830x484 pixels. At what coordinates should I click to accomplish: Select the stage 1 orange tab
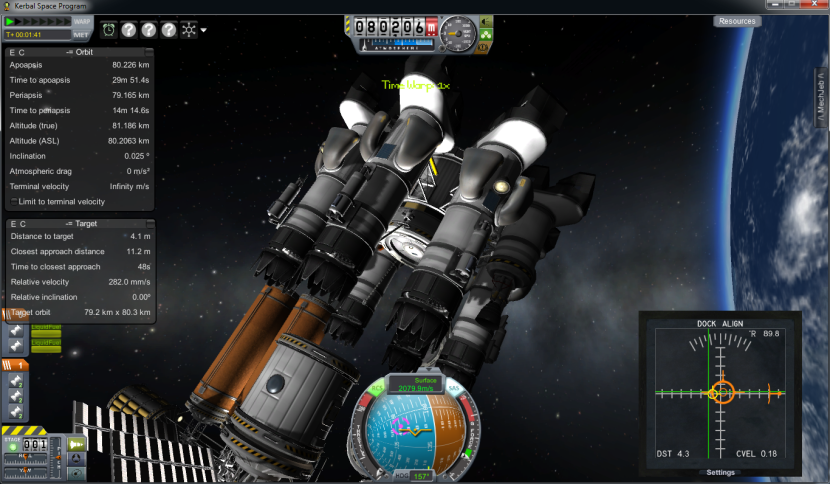point(16,365)
